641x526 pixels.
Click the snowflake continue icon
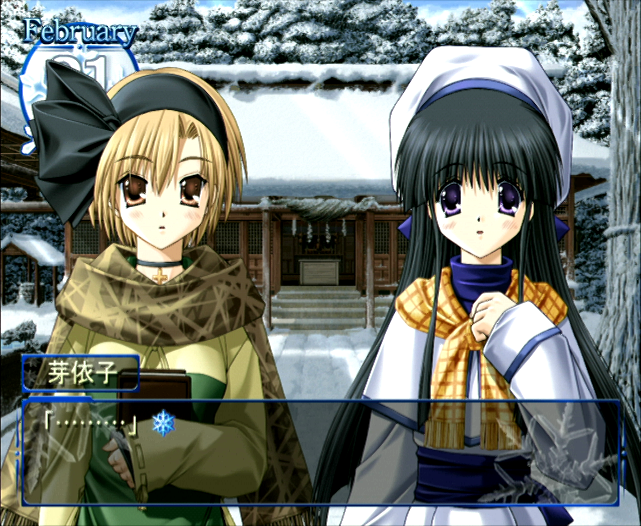[x=161, y=422]
